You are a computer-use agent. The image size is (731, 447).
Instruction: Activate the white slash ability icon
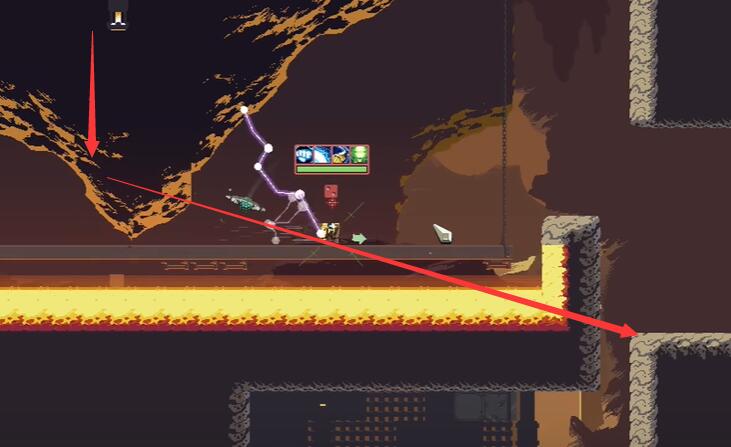[323, 155]
